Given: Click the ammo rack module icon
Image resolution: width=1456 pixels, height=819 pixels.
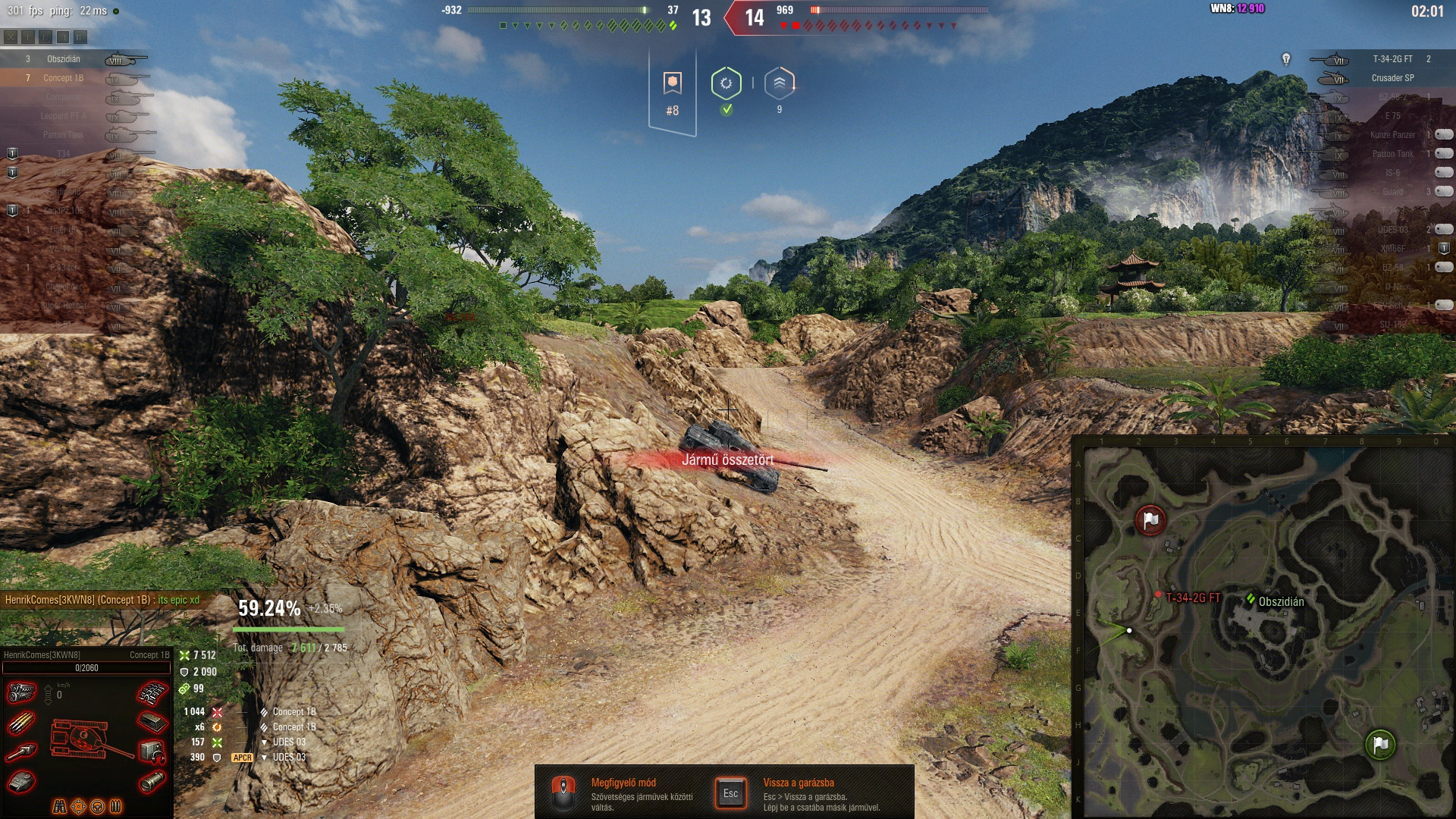Looking at the screenshot, I should click(21, 723).
